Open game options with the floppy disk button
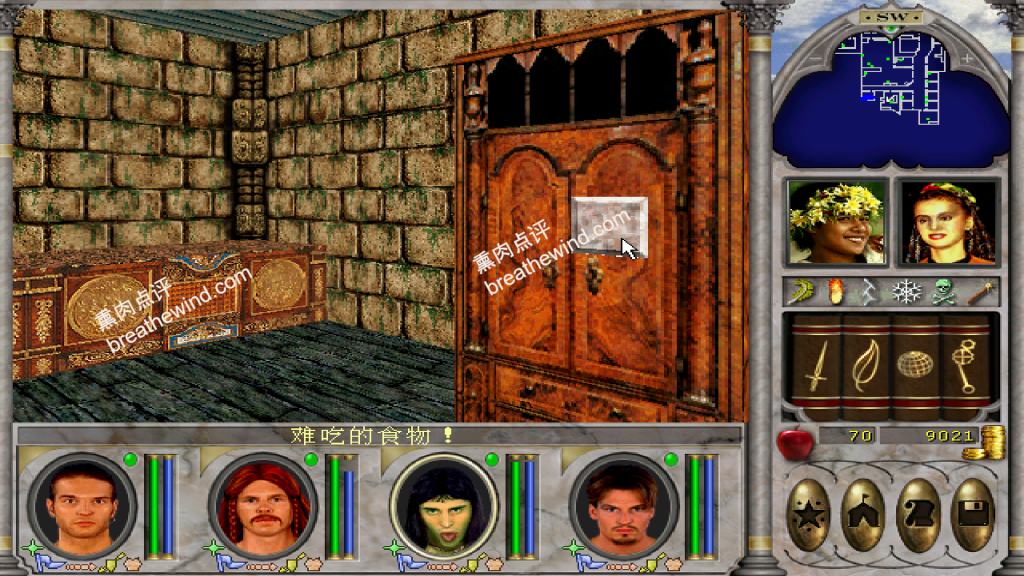Image resolution: width=1024 pixels, height=576 pixels. 971,515
